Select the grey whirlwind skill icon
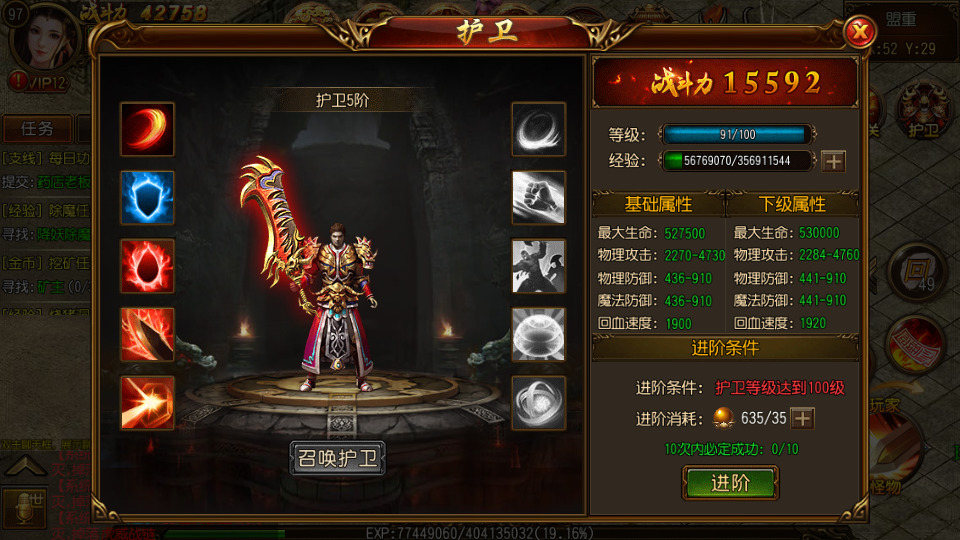 click(x=539, y=129)
